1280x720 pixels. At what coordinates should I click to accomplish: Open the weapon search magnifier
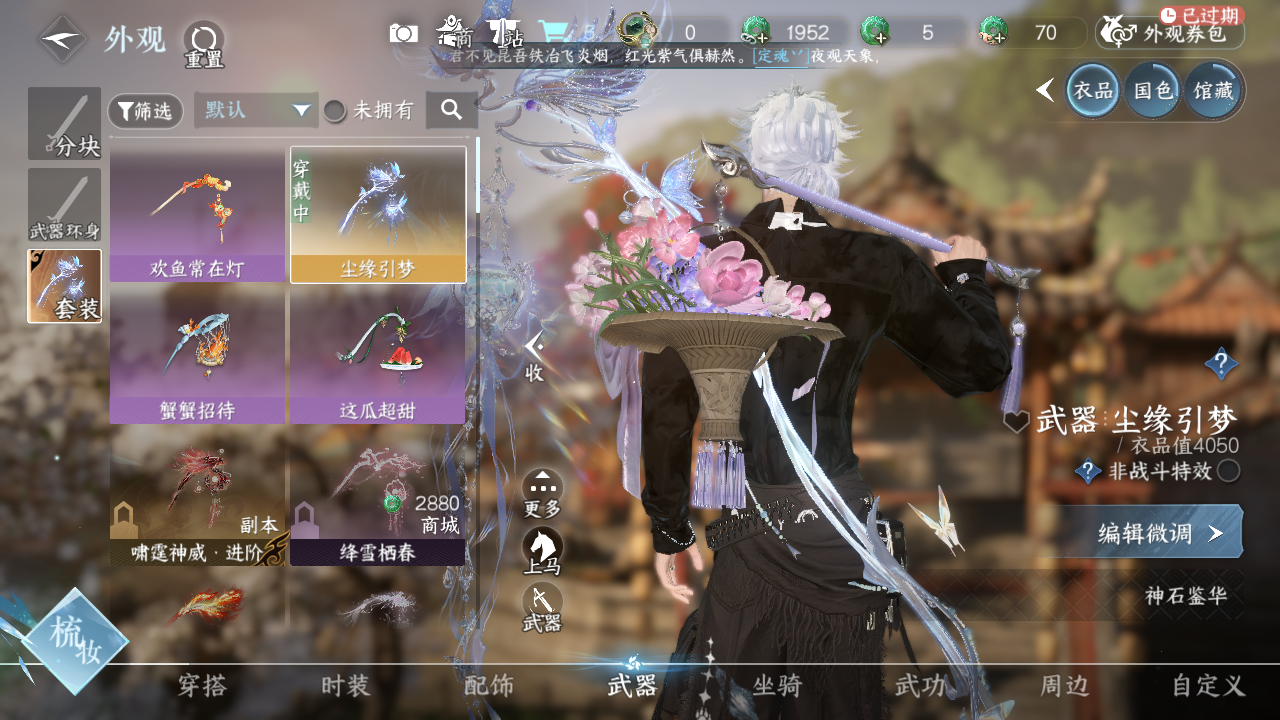pos(451,110)
